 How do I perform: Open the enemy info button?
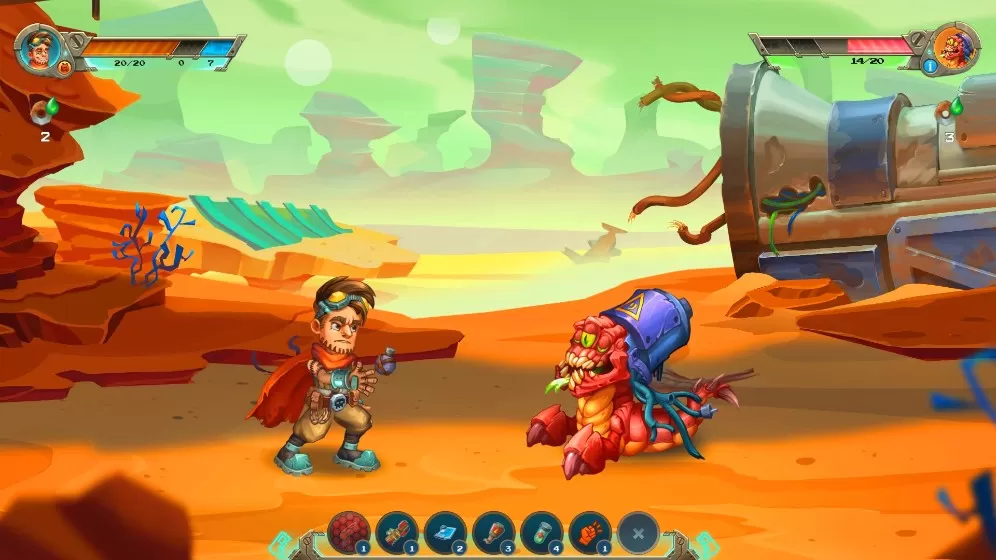929,67
